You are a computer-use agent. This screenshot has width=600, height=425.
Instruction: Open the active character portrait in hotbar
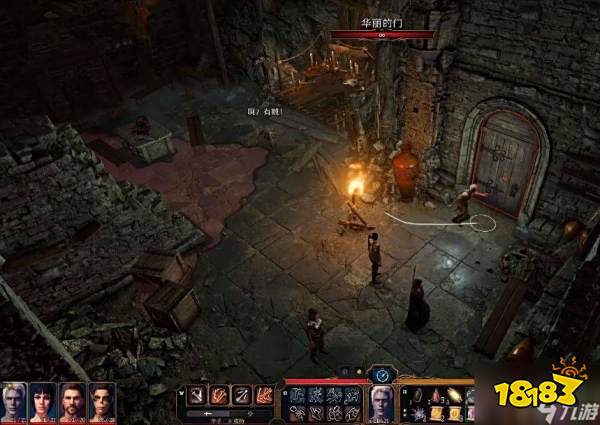tap(381, 403)
